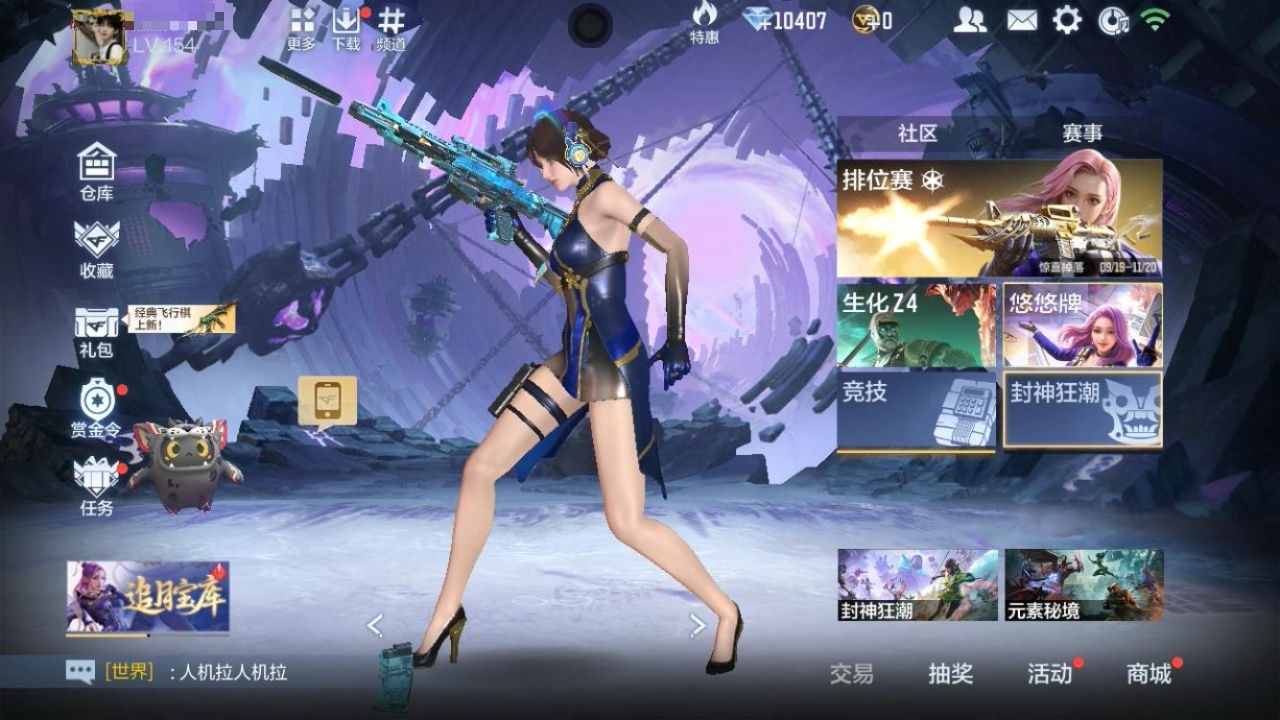Open the 礼包 gift pack menu
1280x720 pixels.
[97, 330]
